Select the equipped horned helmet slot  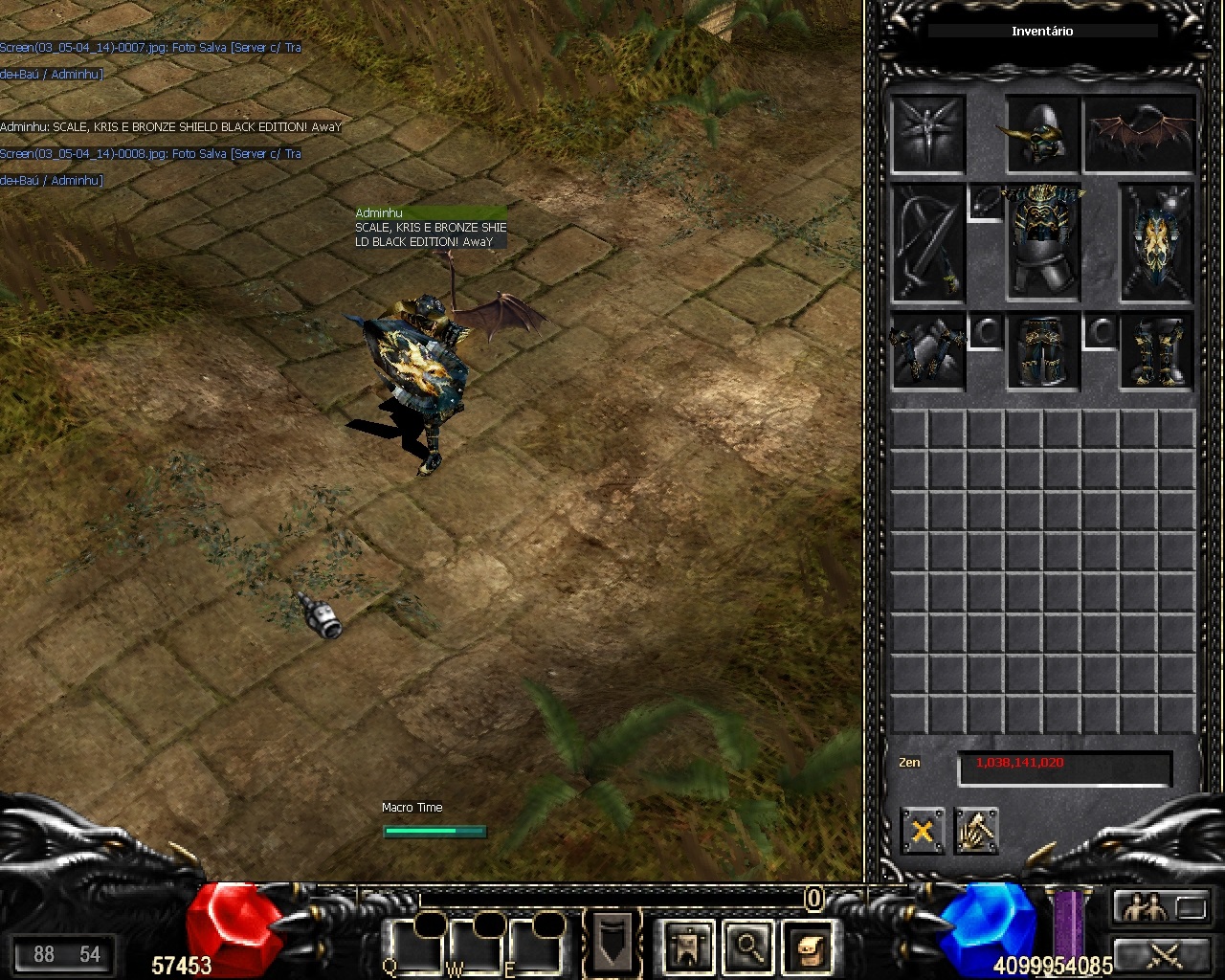click(x=1042, y=133)
